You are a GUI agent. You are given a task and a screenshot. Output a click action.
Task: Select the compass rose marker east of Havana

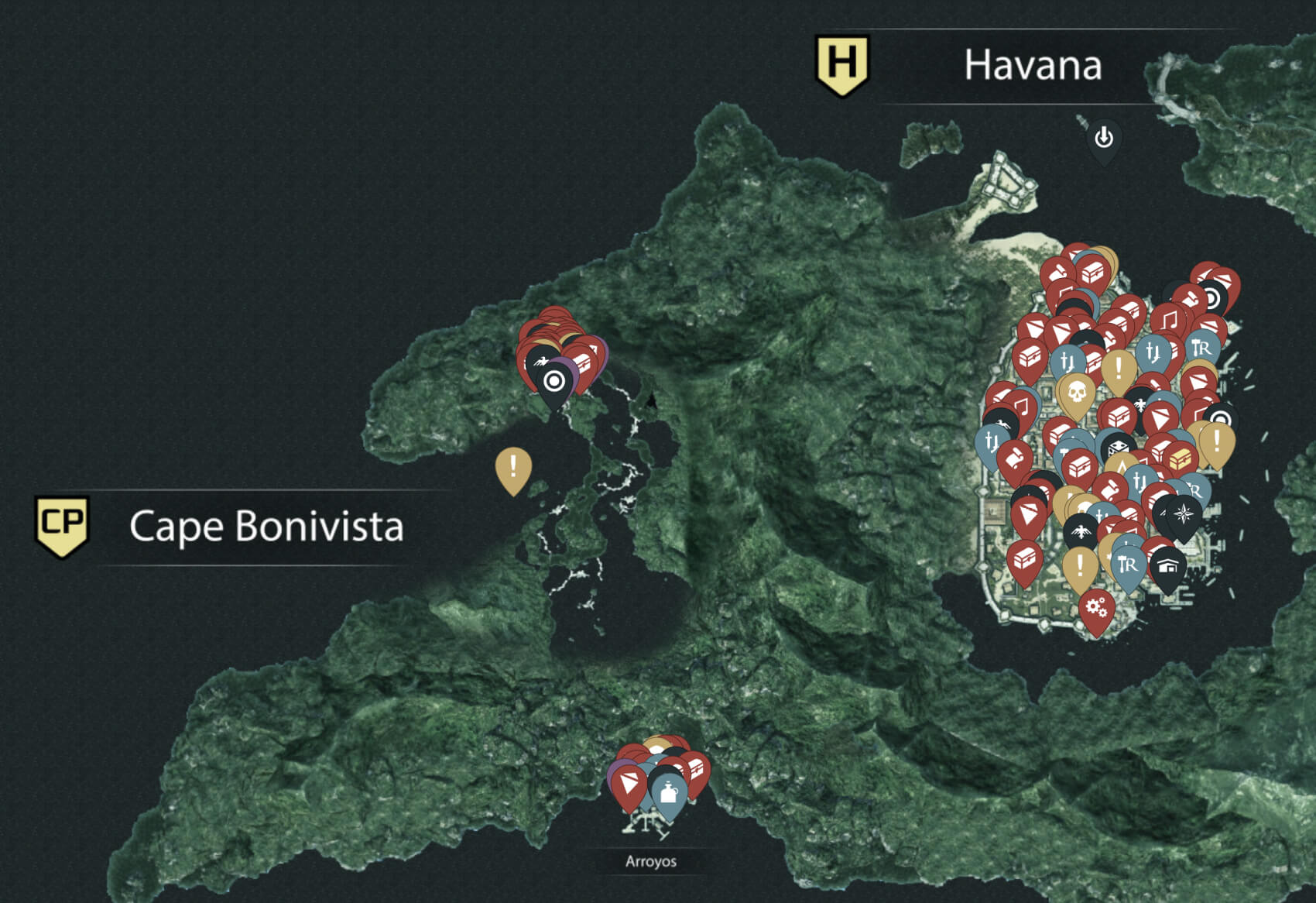tap(1183, 513)
